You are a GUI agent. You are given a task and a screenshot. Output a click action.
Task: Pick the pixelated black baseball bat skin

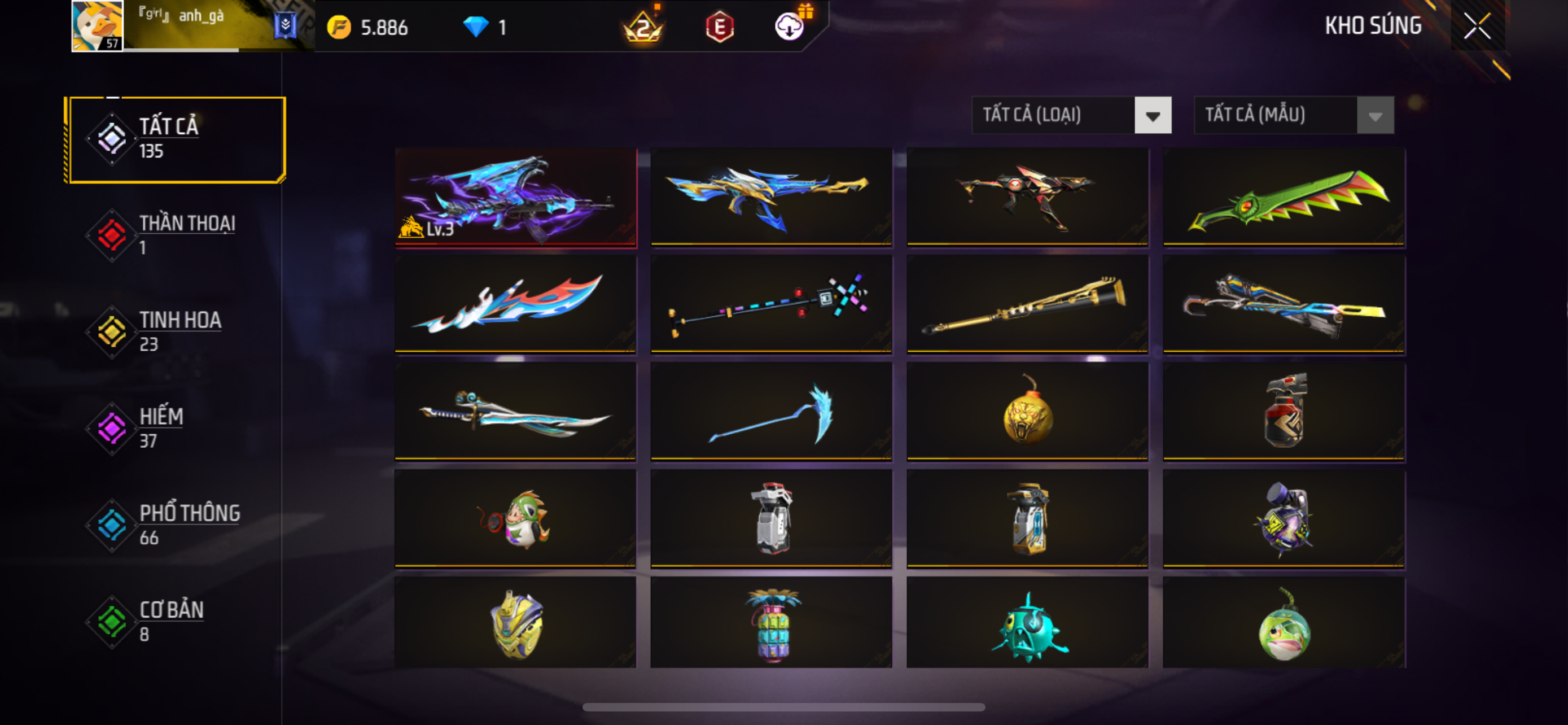pos(770,304)
